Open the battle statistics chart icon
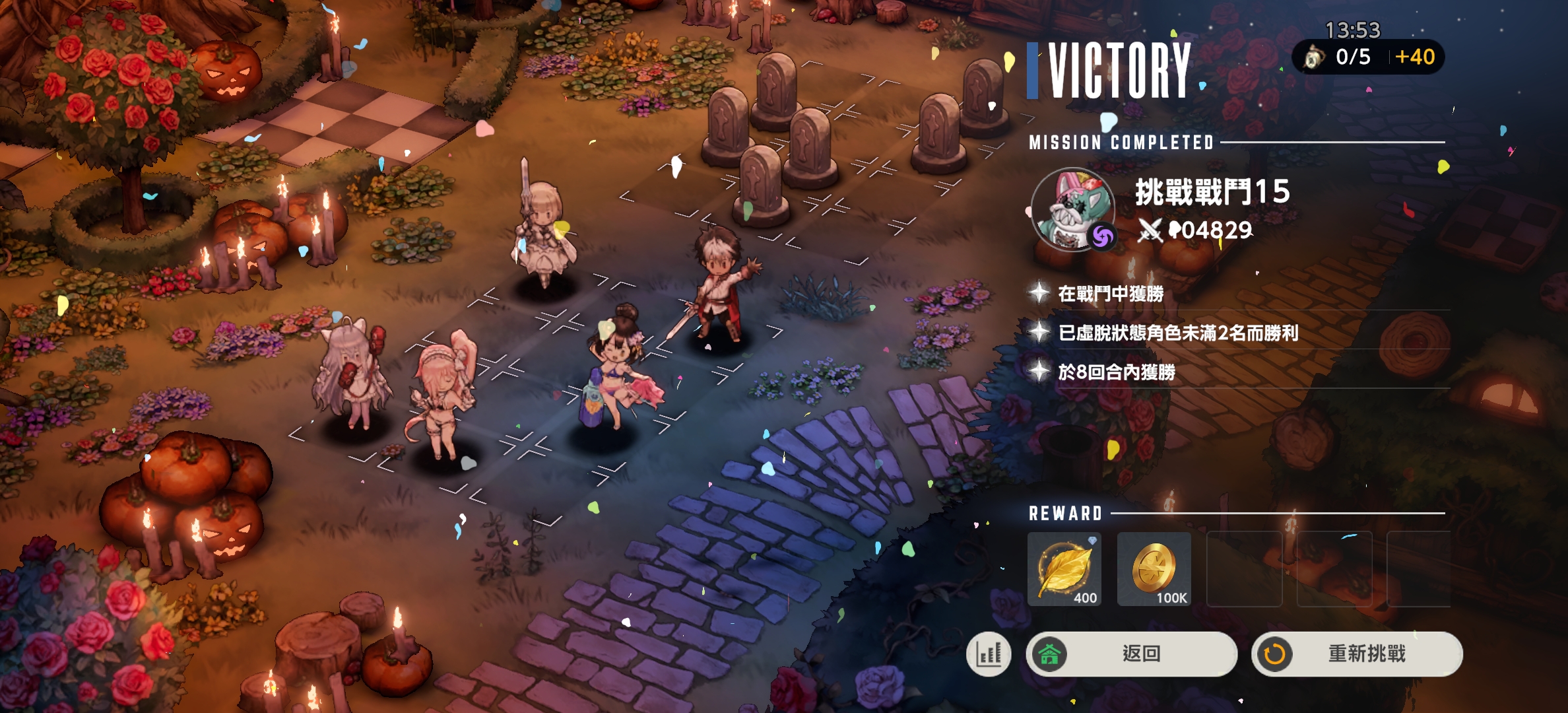This screenshot has width=1568, height=713. [x=989, y=654]
